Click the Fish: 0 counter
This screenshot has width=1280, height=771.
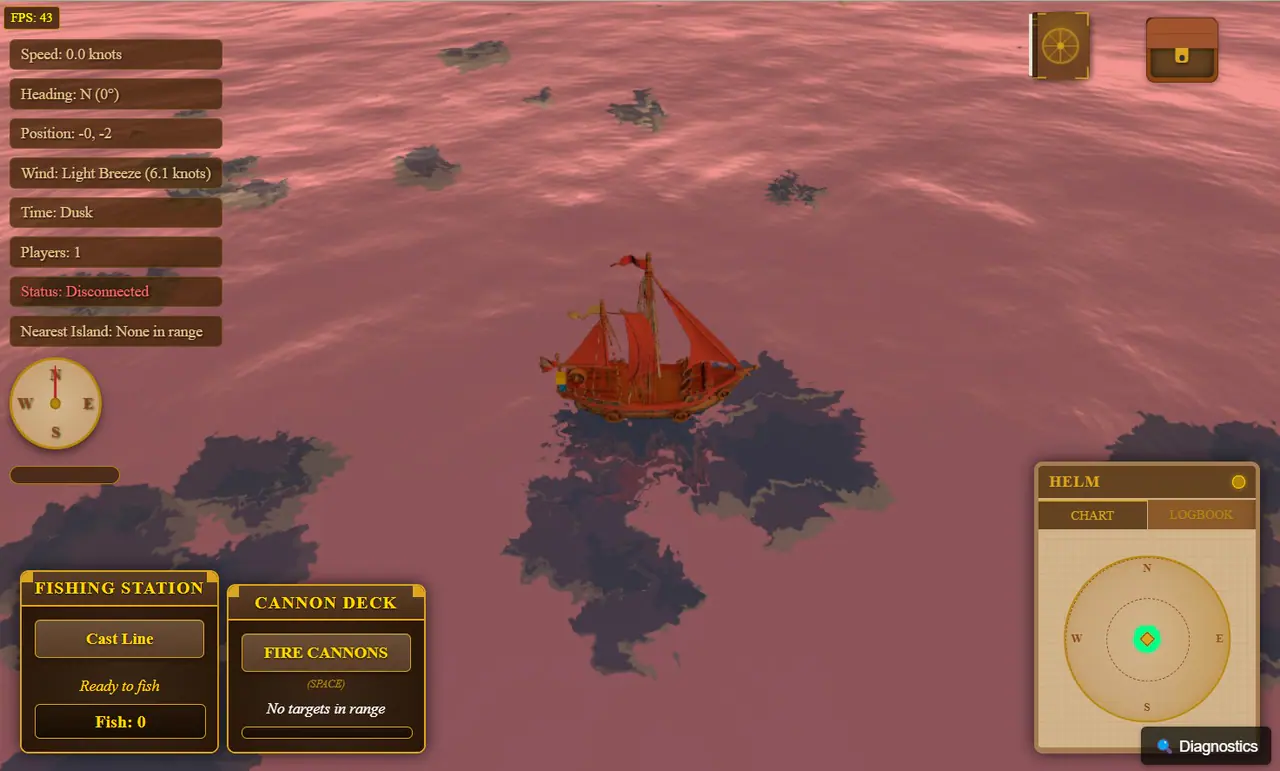pyautogui.click(x=119, y=721)
